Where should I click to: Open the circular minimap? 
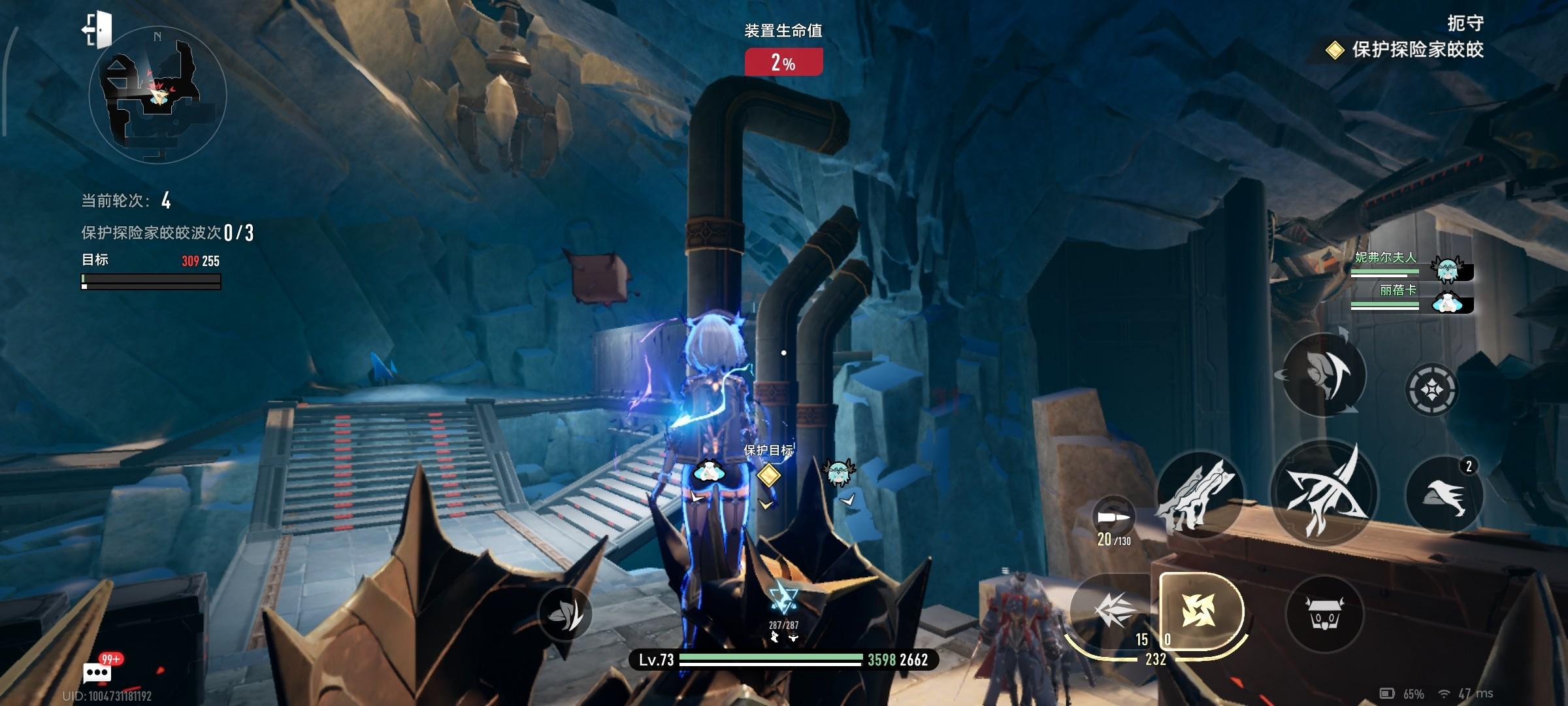click(157, 95)
